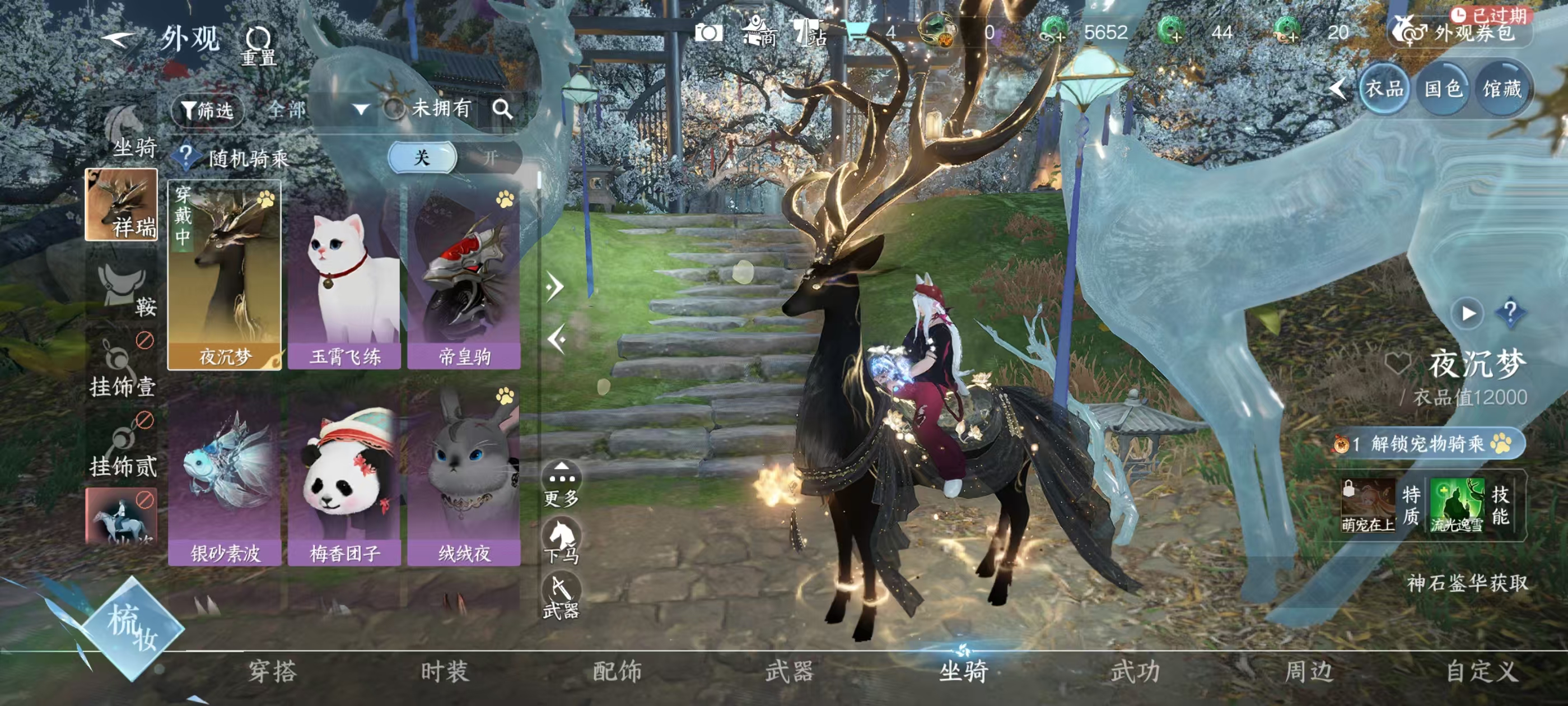Turn random riding 开 on
The width and height of the screenshot is (1568, 706).
click(489, 158)
